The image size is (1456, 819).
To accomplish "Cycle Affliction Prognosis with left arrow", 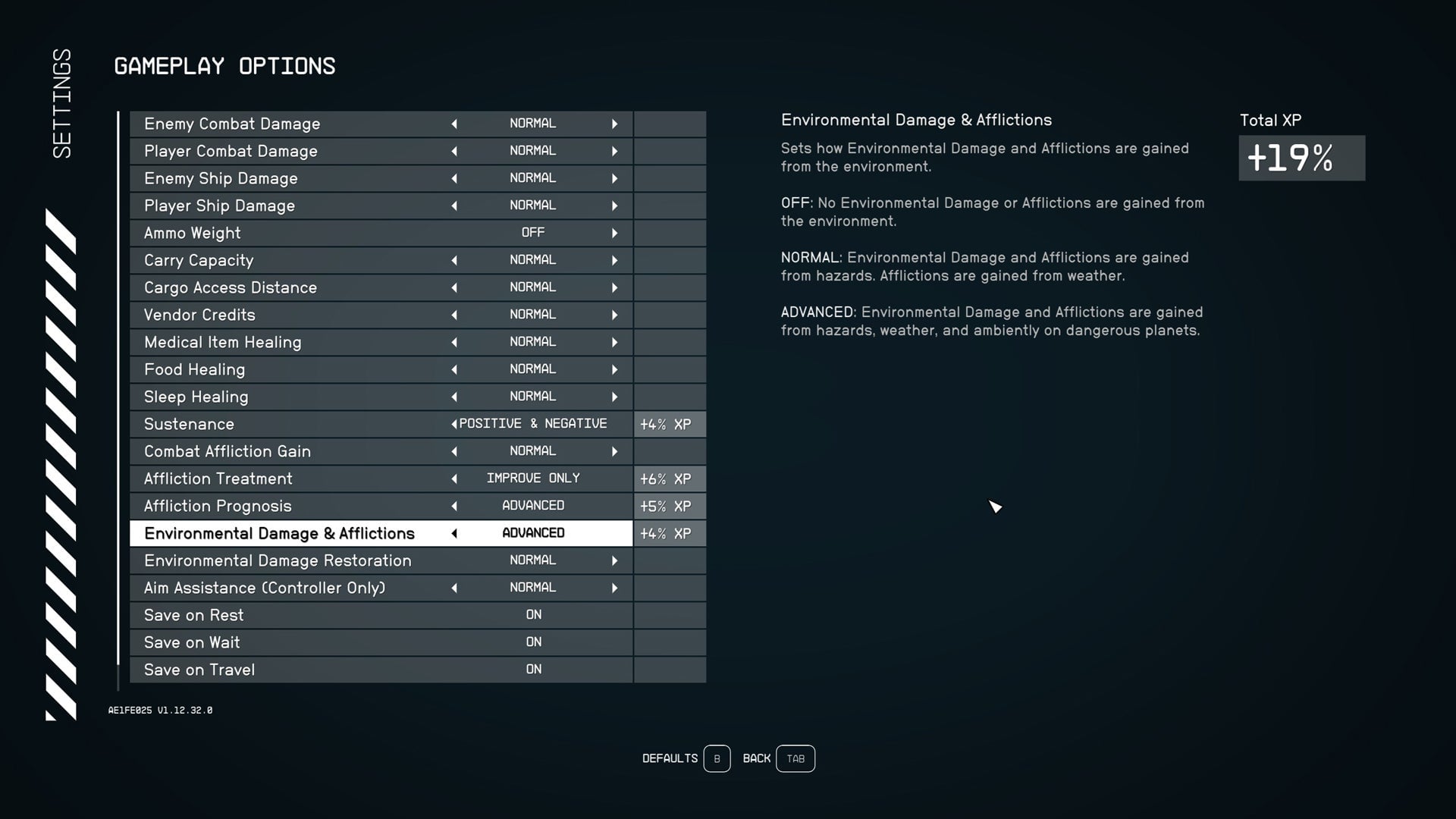I will click(x=453, y=506).
